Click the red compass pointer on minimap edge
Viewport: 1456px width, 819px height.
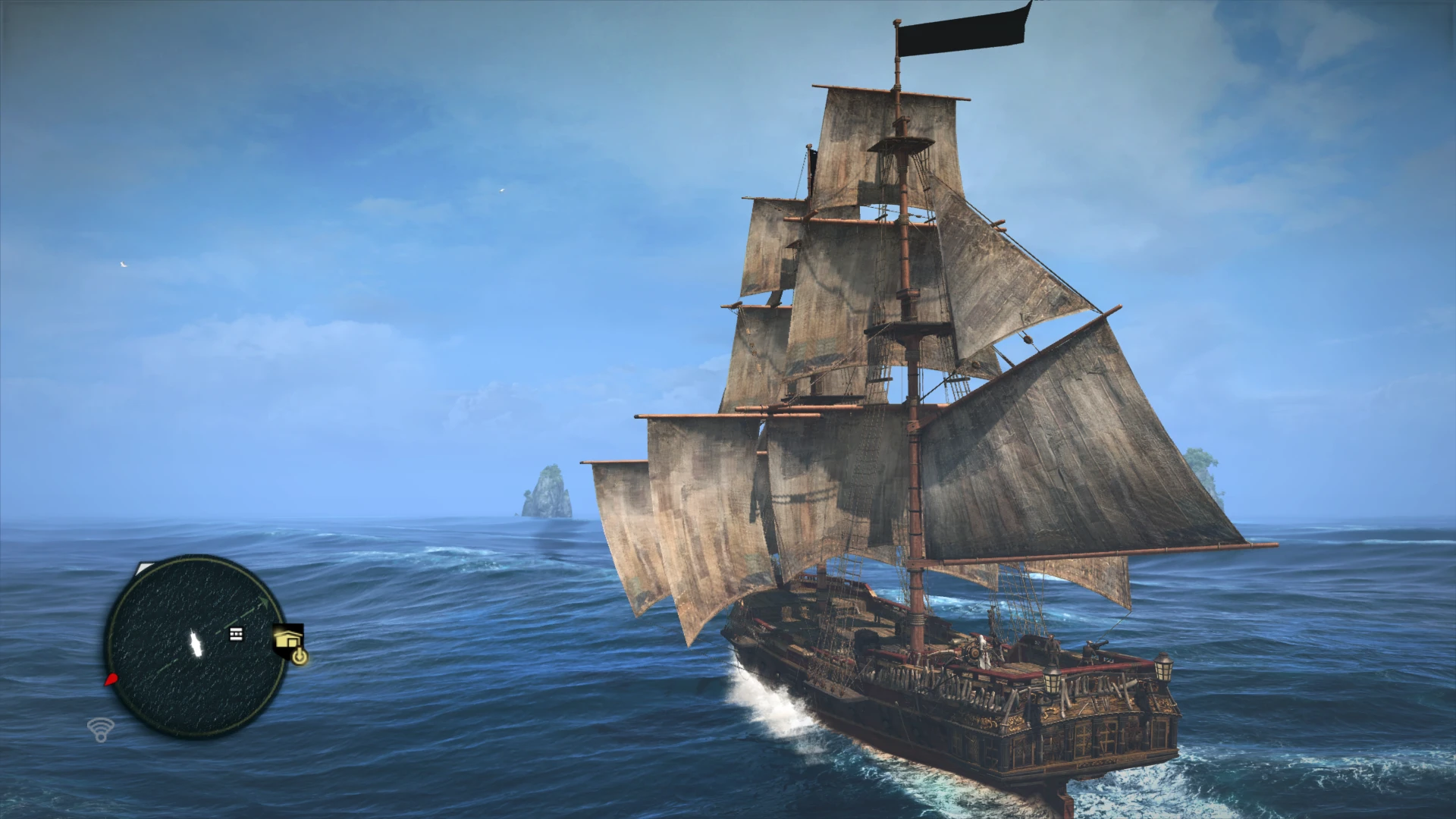click(x=111, y=679)
